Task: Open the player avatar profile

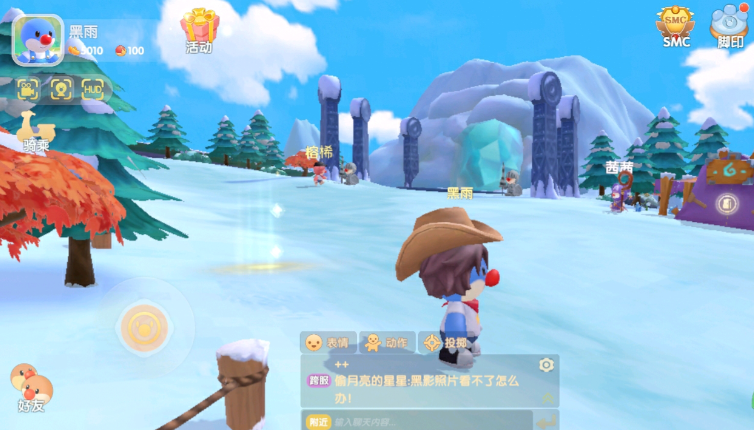Action: (x=38, y=39)
